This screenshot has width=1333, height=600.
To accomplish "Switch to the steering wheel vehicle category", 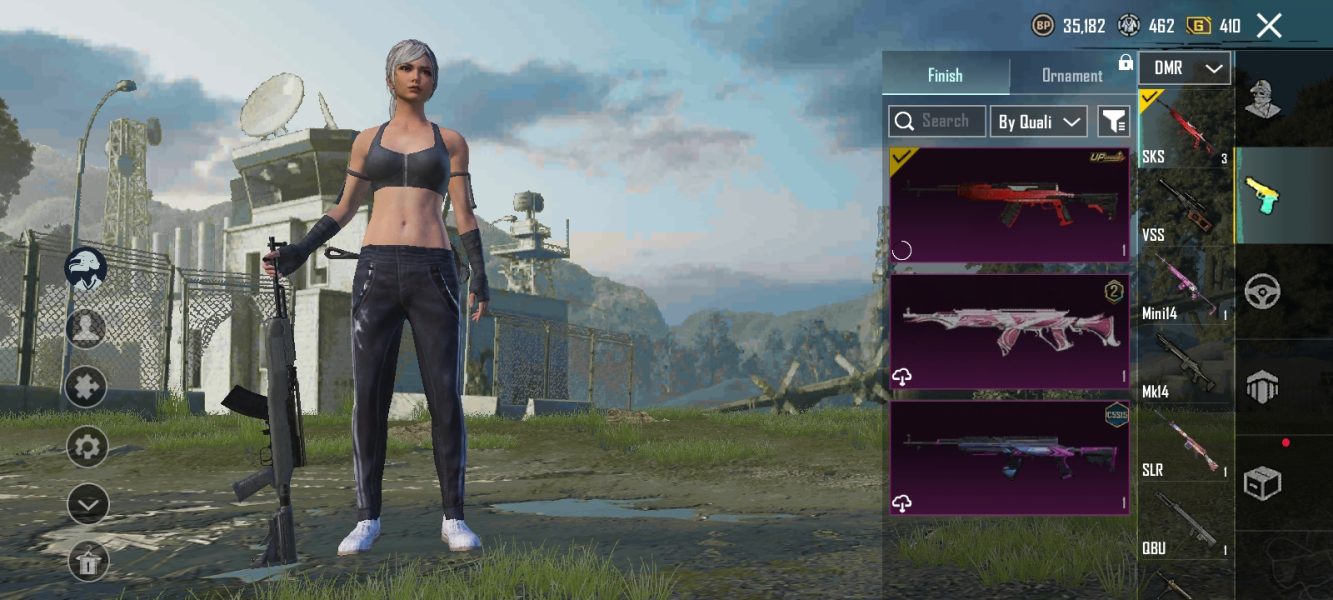I will tap(1263, 292).
